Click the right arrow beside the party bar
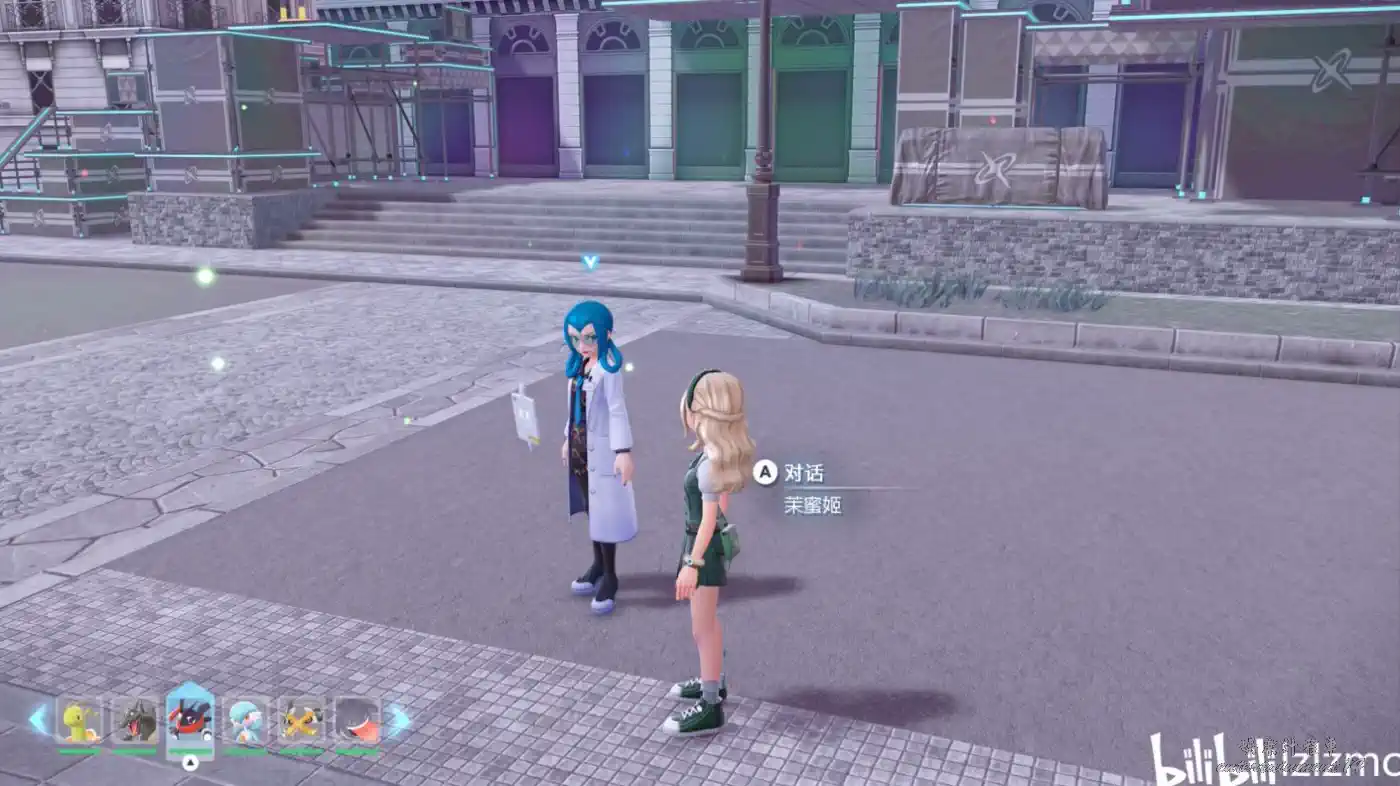 tap(398, 720)
